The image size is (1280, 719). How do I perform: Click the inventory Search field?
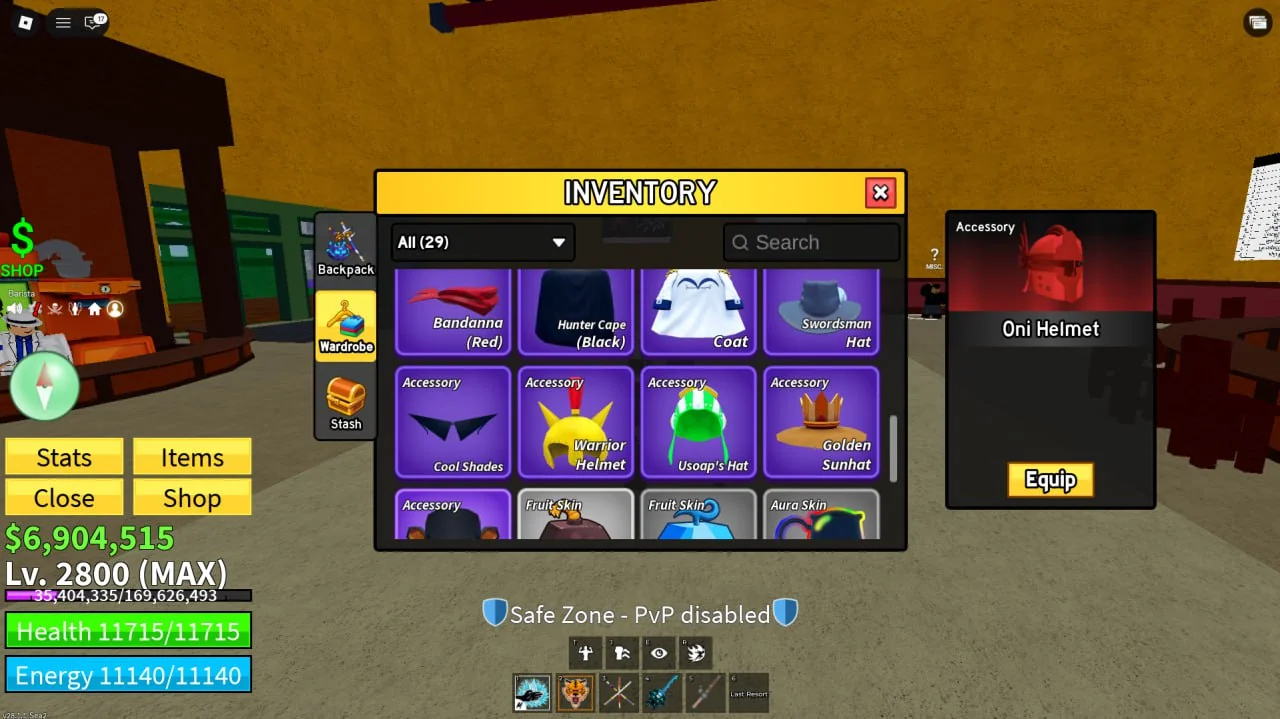pyautogui.click(x=812, y=242)
